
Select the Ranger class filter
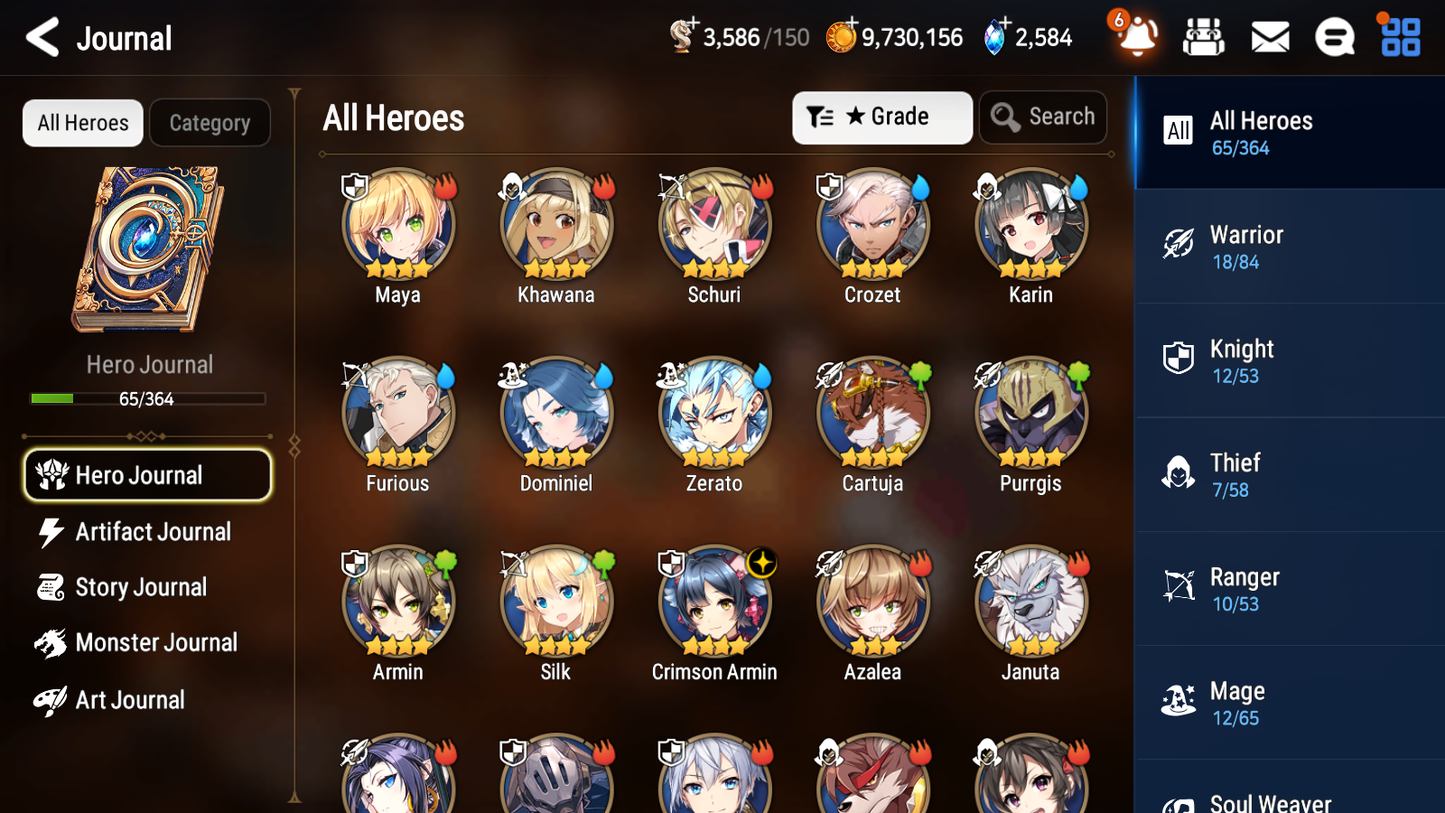click(1289, 588)
